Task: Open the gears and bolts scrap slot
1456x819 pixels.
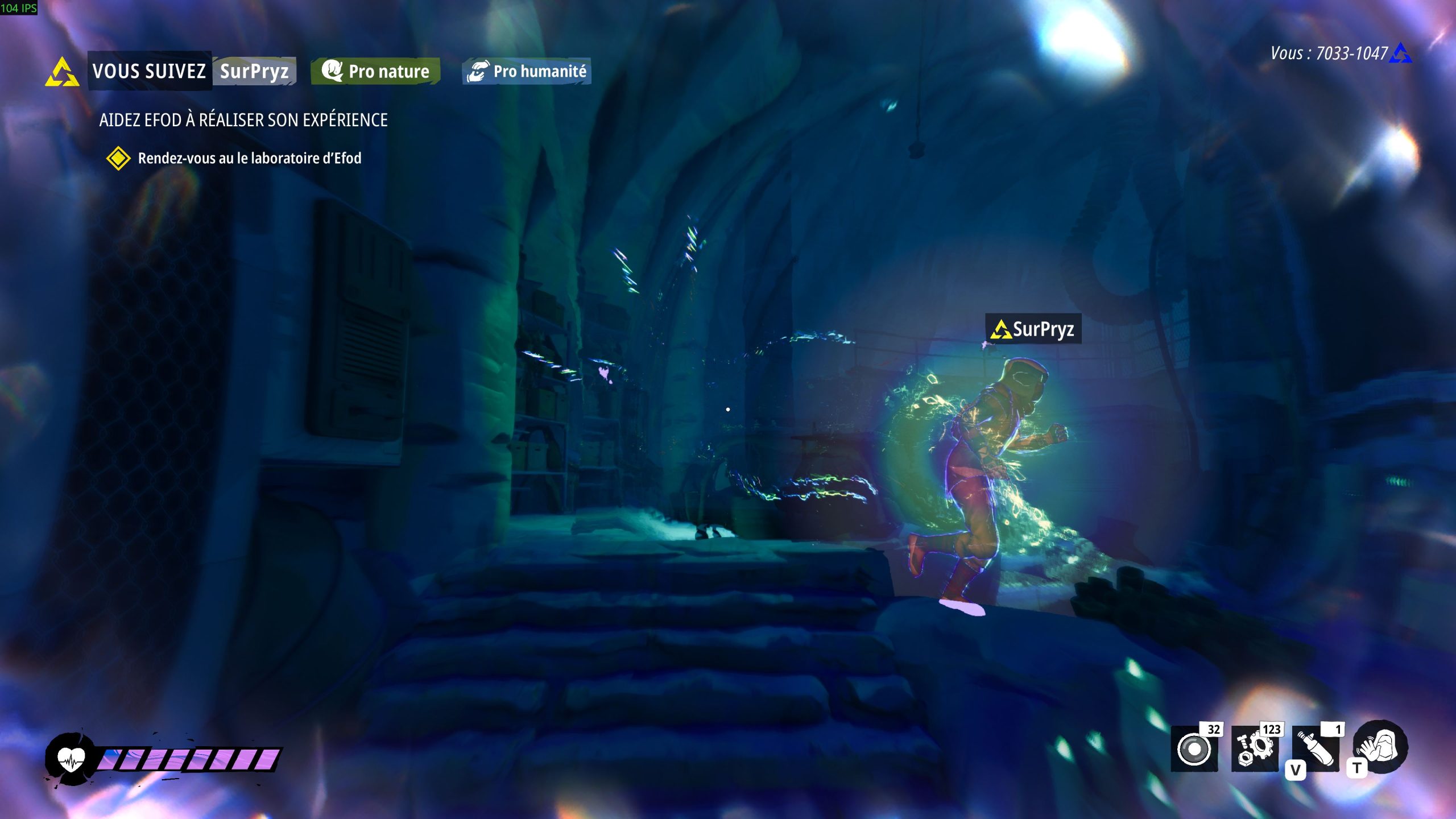Action: click(x=1255, y=749)
